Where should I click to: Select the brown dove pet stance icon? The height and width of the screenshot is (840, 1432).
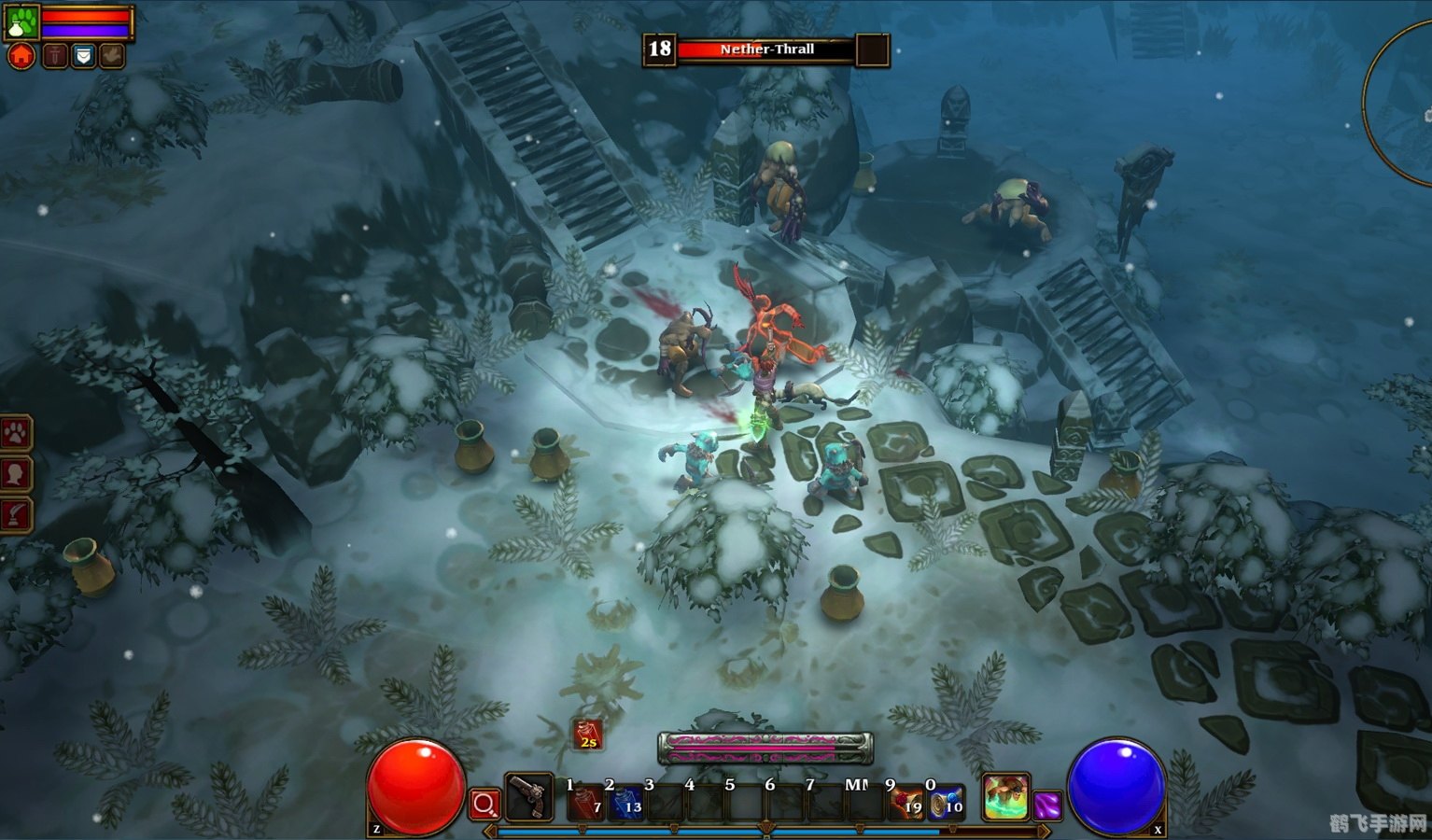click(112, 56)
